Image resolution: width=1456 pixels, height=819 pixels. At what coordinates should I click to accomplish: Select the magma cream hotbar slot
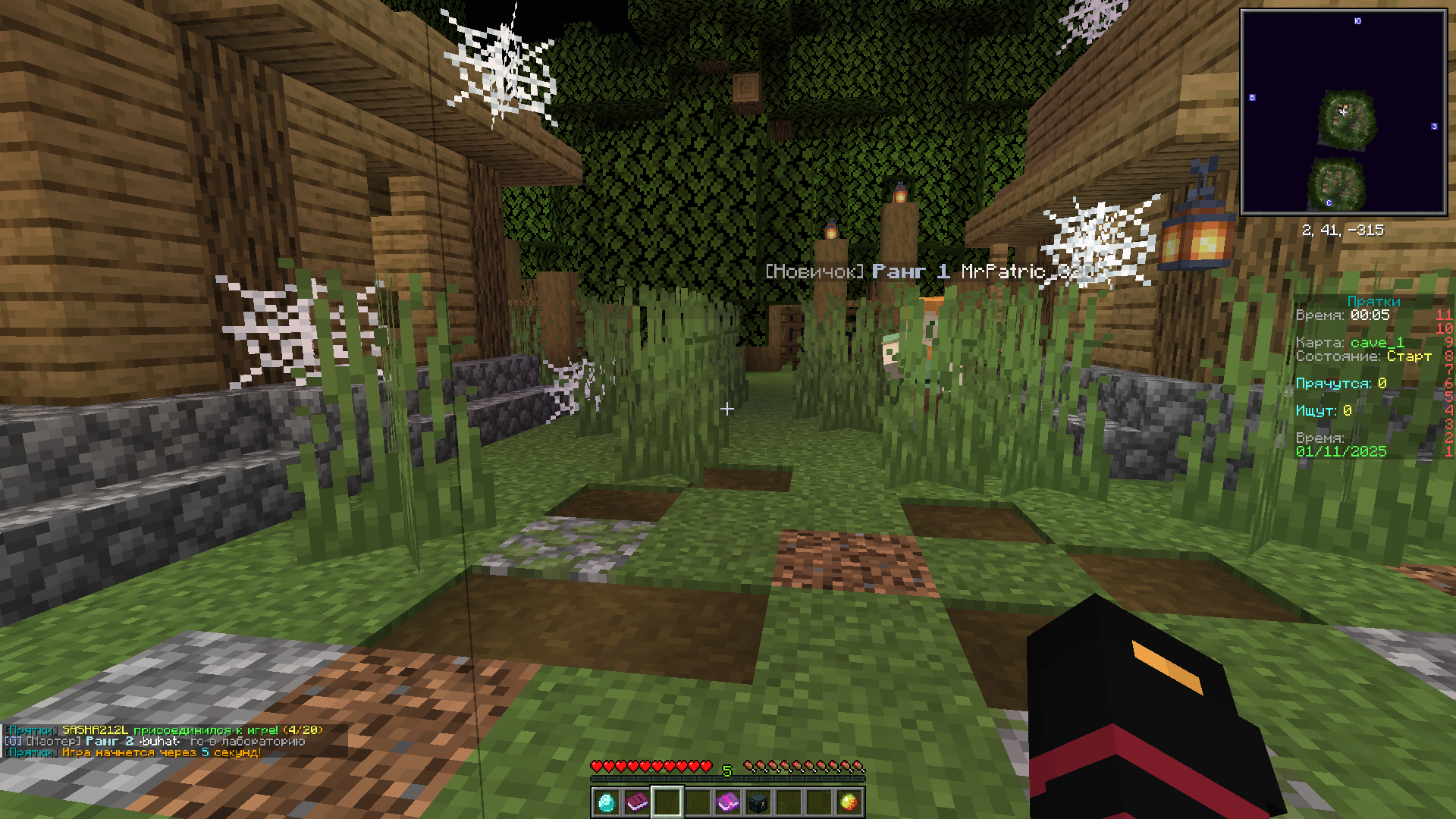[x=849, y=802]
